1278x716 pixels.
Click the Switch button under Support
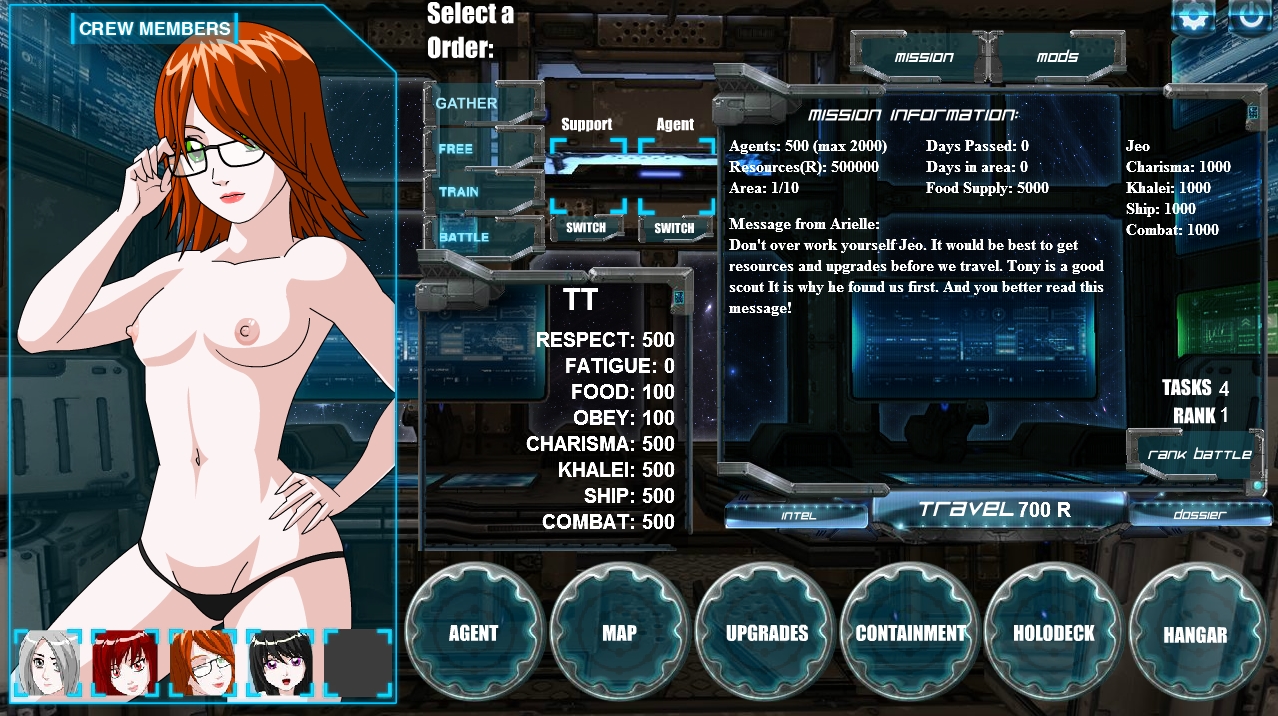[586, 228]
